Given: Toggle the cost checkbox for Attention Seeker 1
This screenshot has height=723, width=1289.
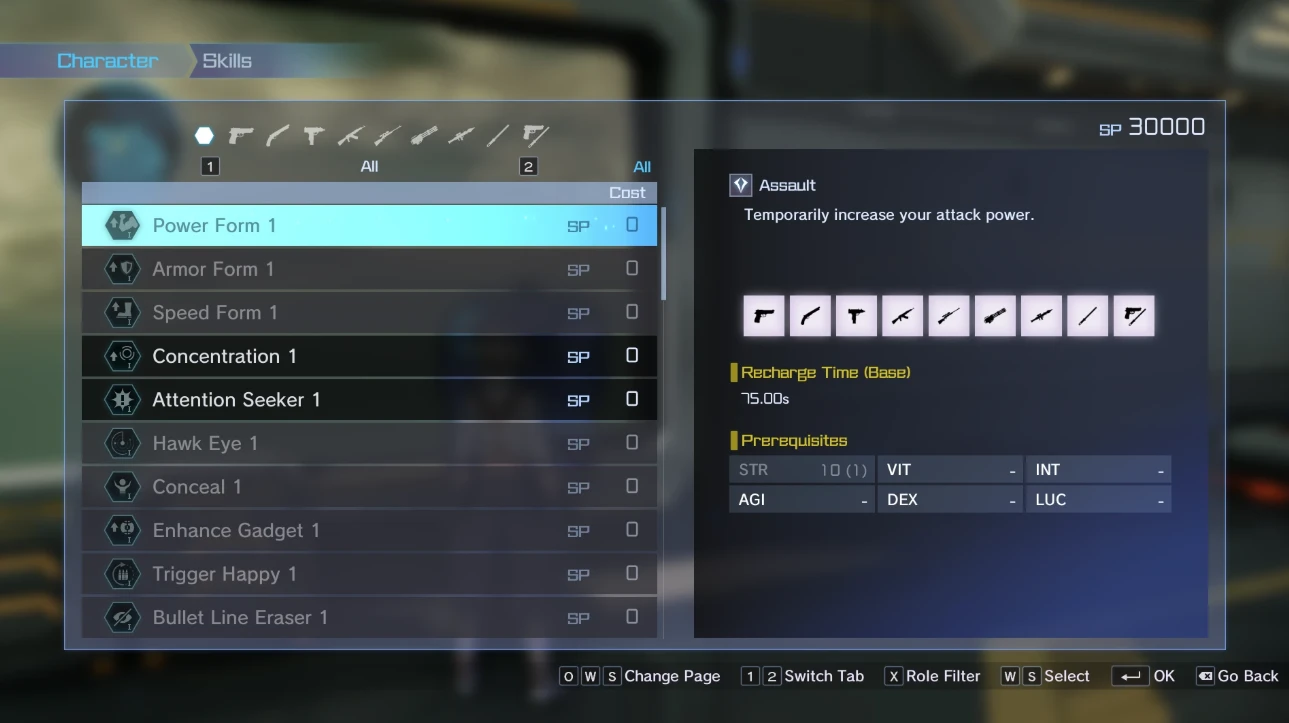Looking at the screenshot, I should point(631,399).
